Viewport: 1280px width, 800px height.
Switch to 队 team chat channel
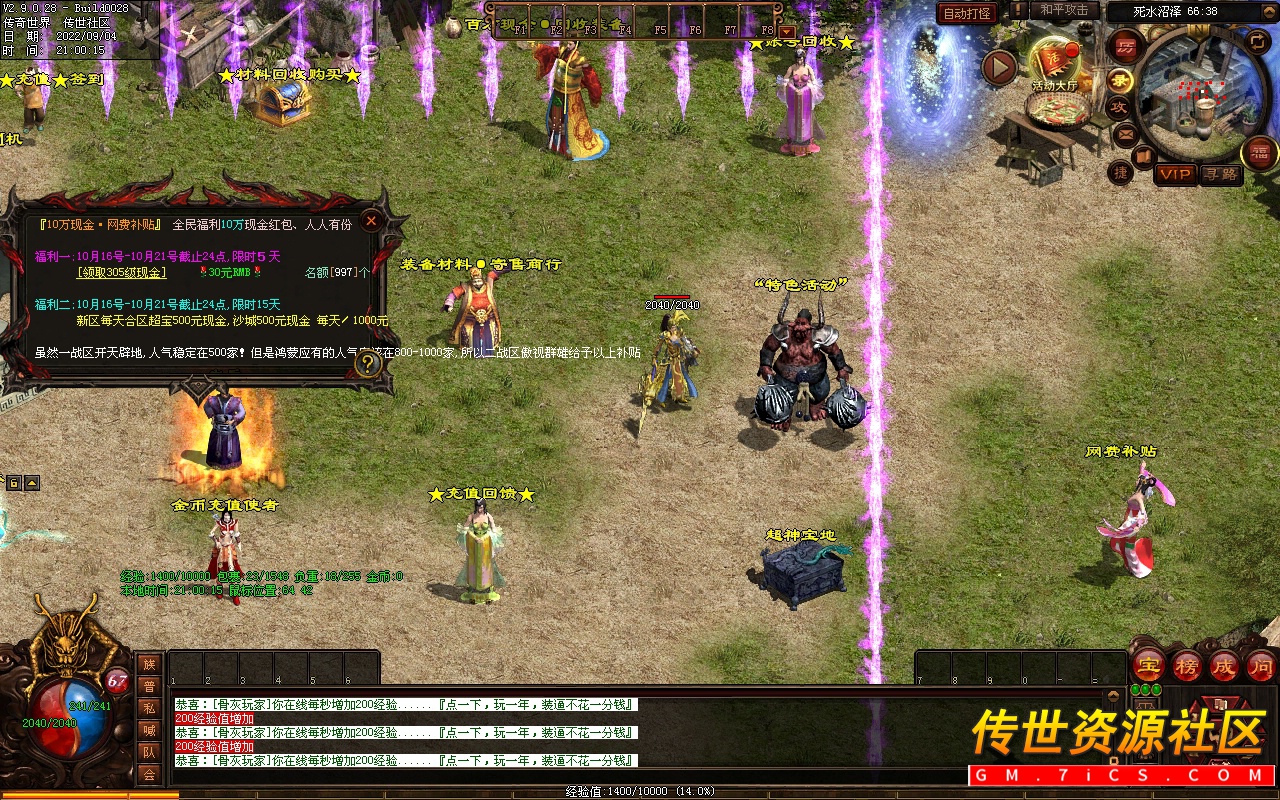149,752
